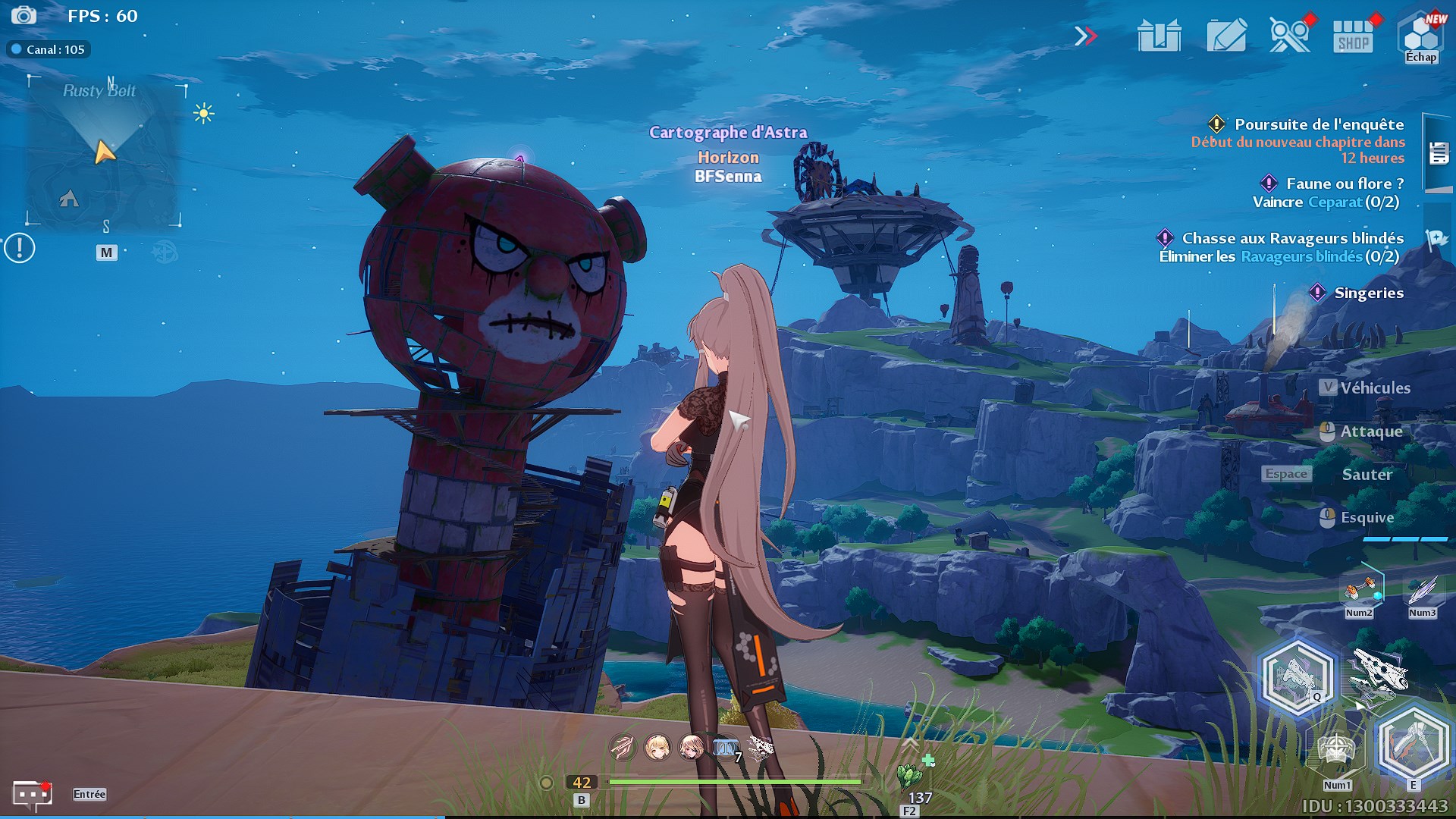Click the exclamation alert icon beside minimap
This screenshot has height=819, width=1456.
click(x=20, y=248)
